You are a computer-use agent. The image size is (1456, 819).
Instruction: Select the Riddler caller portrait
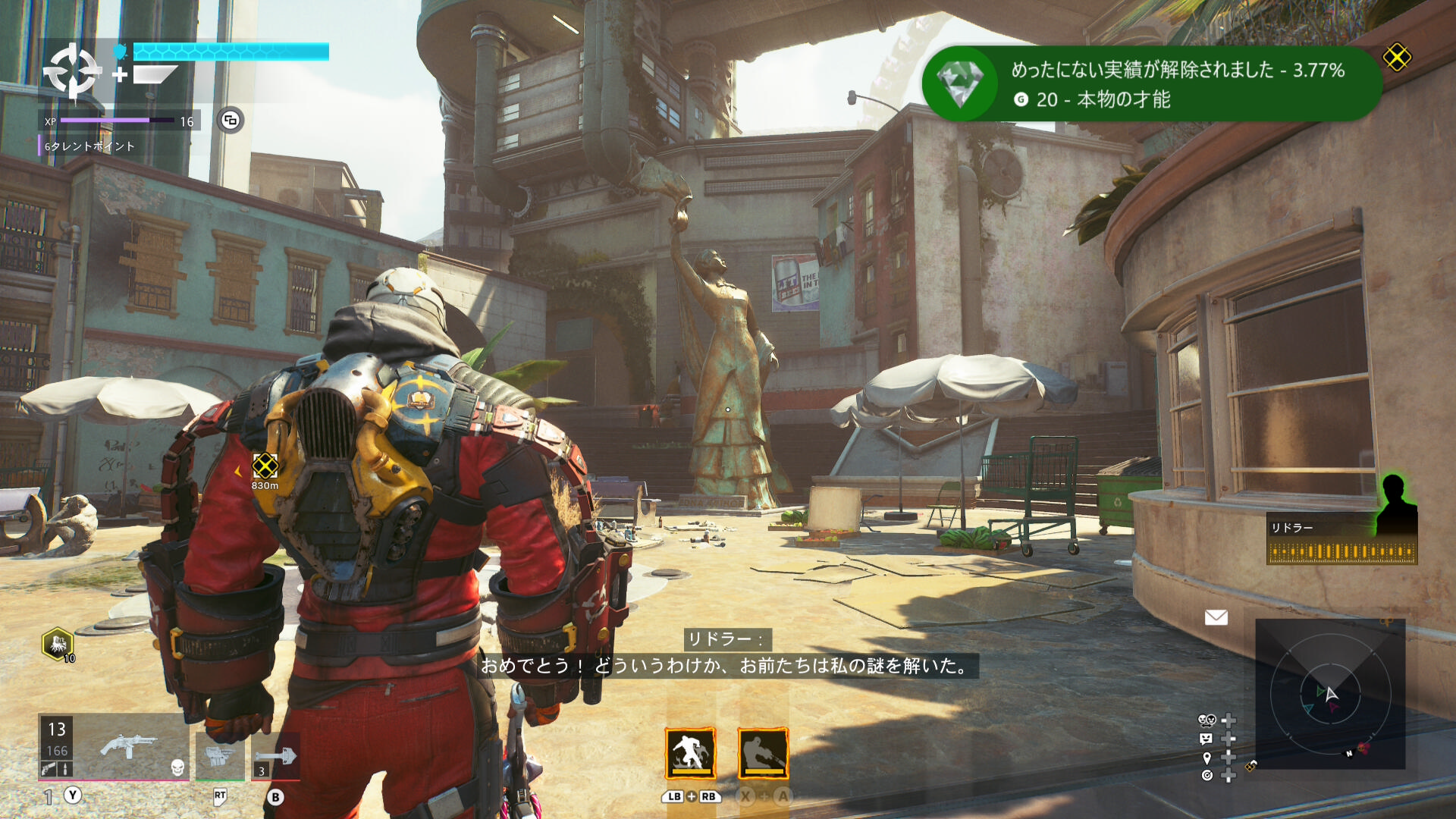(1394, 504)
